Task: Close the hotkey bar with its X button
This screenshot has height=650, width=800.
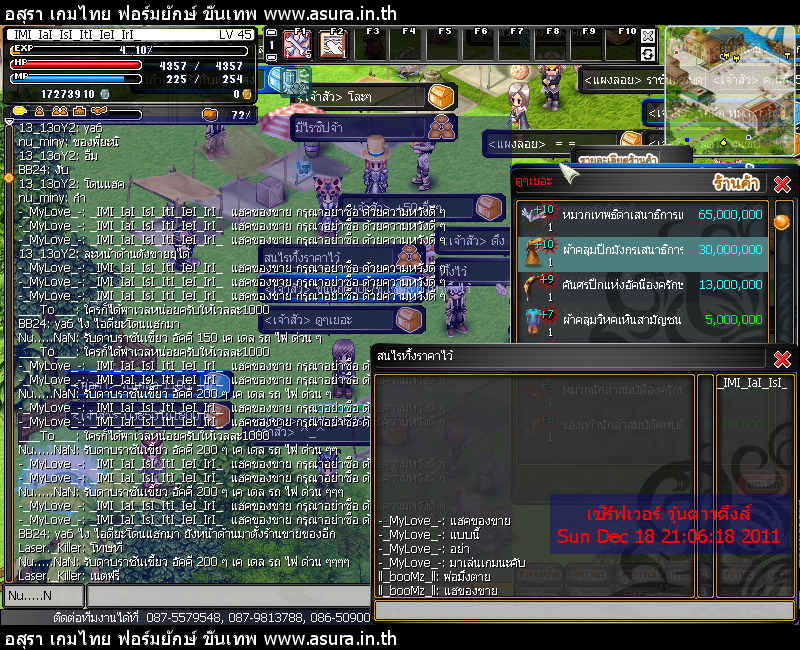Action: (648, 34)
